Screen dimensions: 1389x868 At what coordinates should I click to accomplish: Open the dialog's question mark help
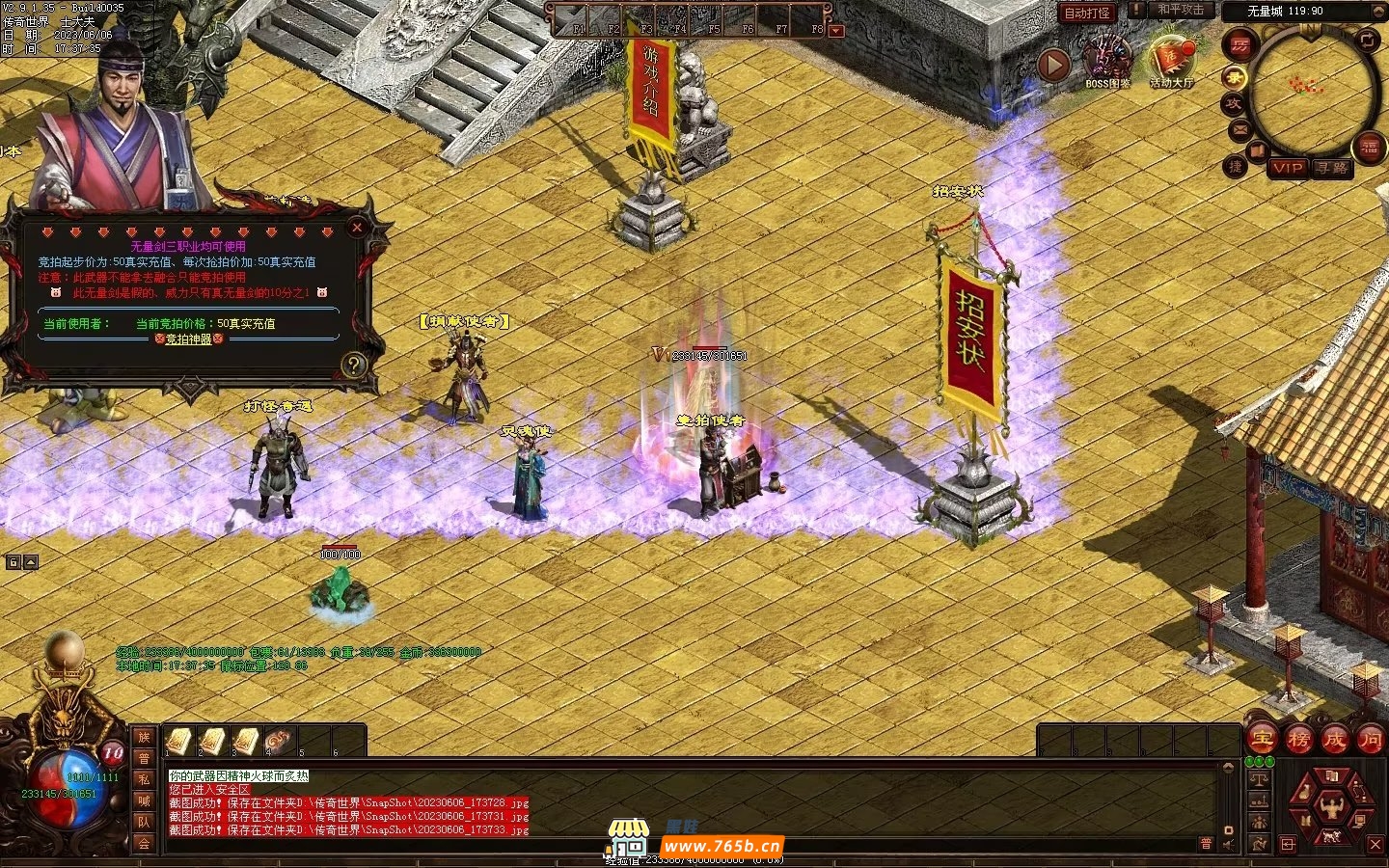(x=354, y=365)
